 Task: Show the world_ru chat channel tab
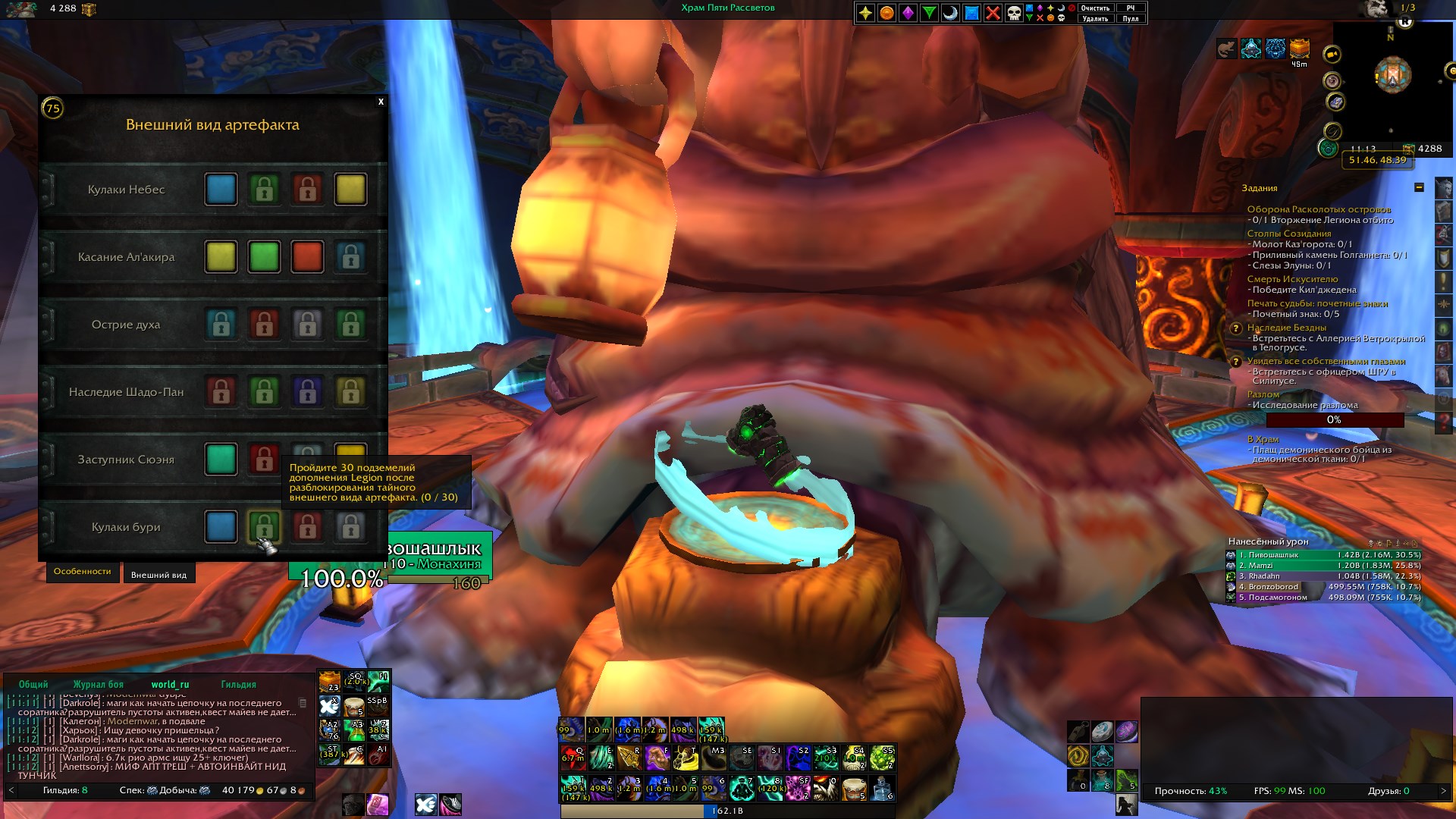click(170, 684)
